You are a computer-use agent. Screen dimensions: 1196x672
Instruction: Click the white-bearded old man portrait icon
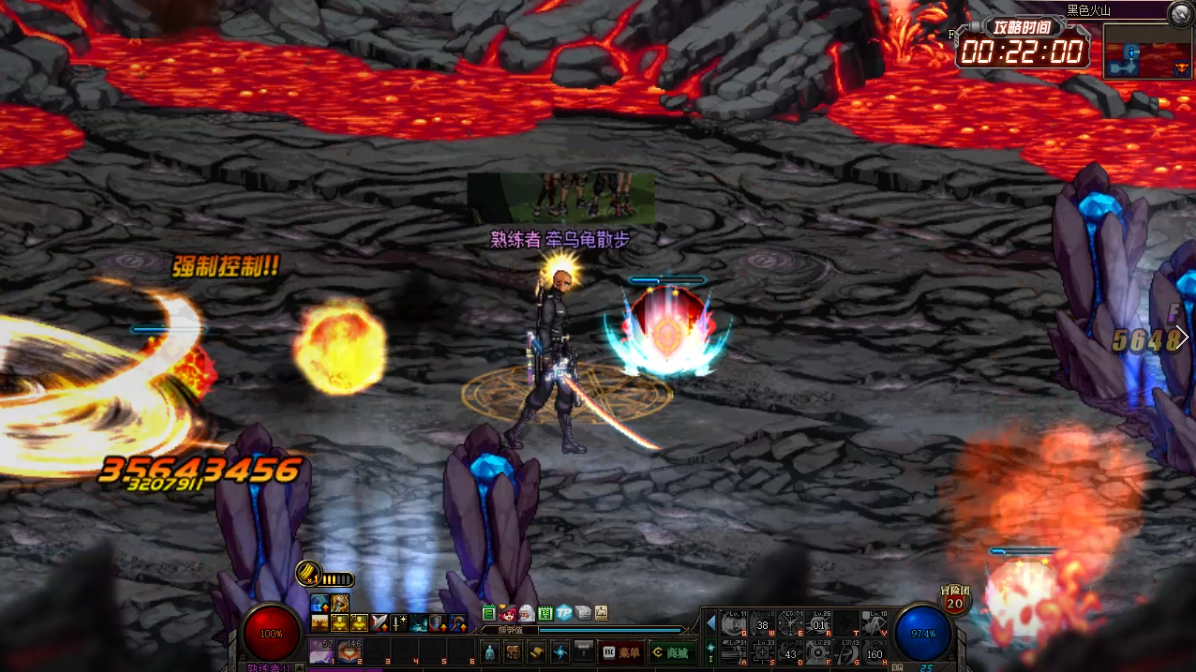point(526,613)
